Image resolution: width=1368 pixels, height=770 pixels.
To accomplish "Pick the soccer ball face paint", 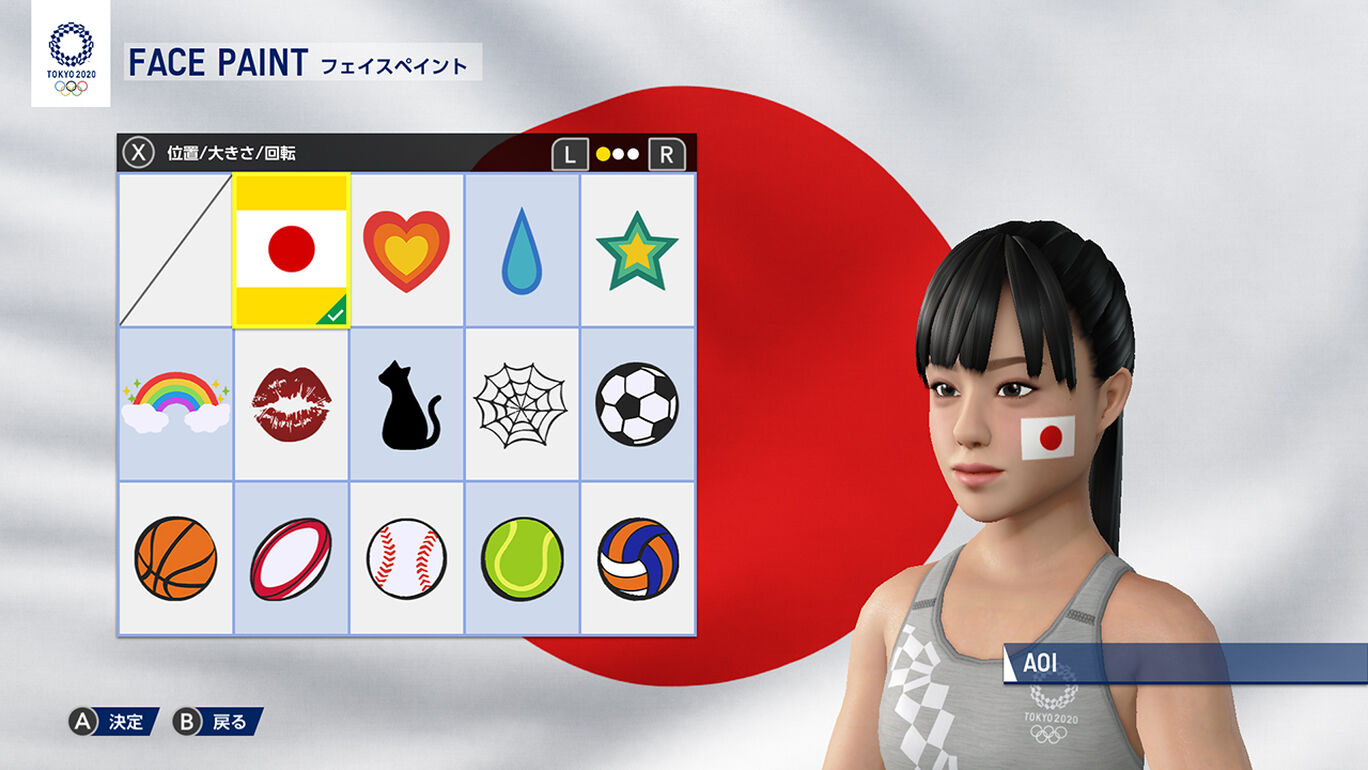I will pos(637,404).
